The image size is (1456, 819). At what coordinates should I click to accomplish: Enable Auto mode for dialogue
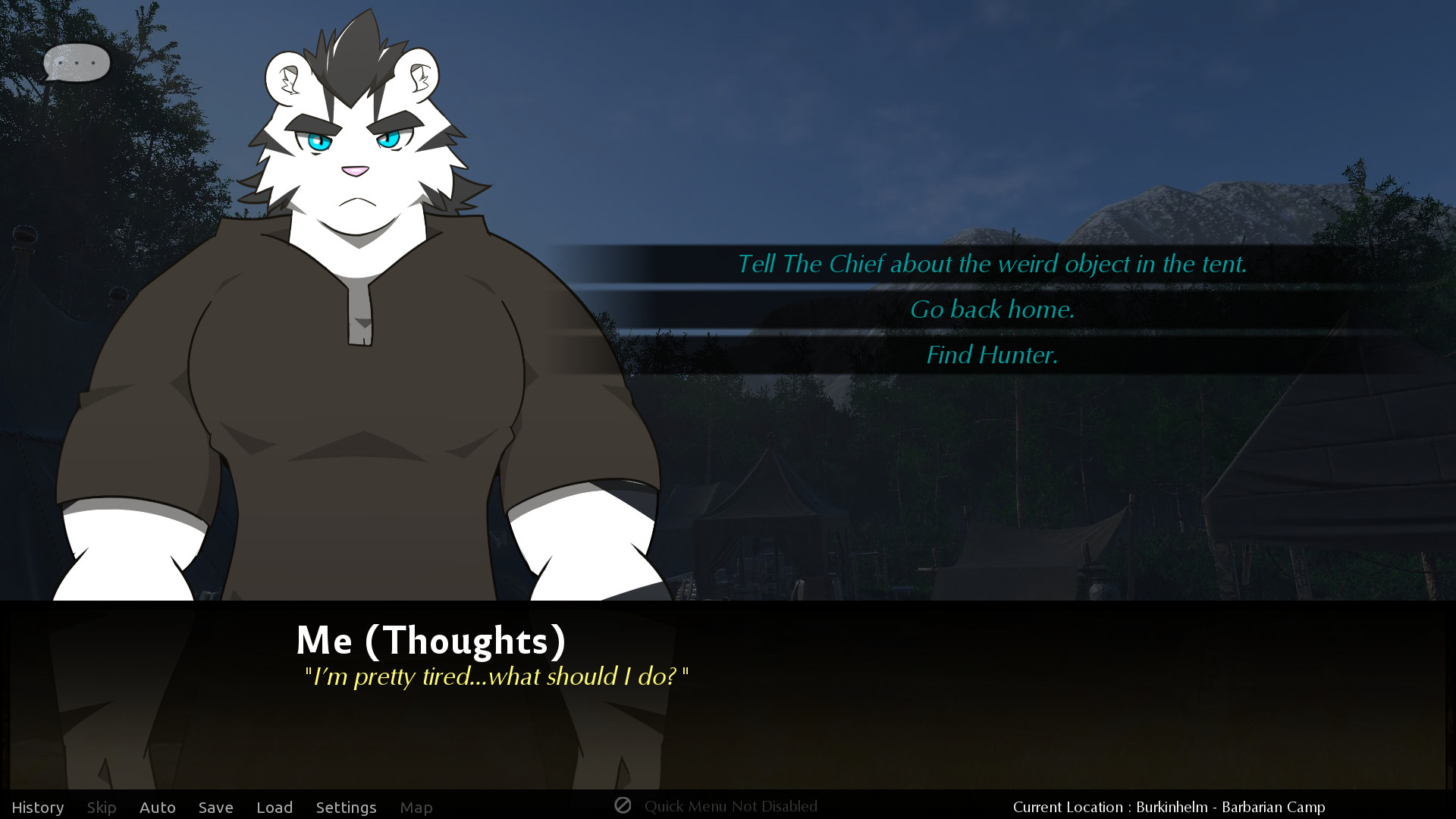(157, 807)
